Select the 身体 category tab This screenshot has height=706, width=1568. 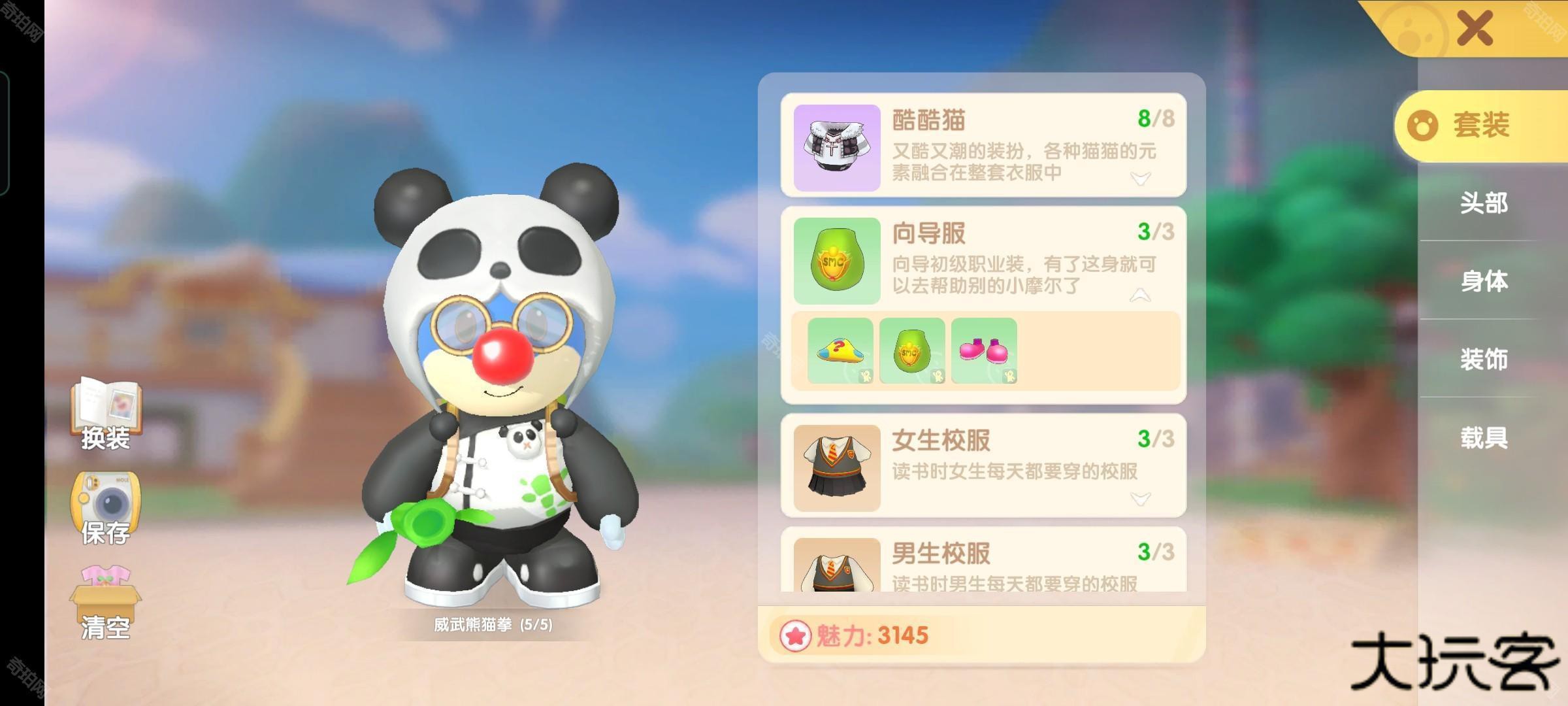(1484, 281)
